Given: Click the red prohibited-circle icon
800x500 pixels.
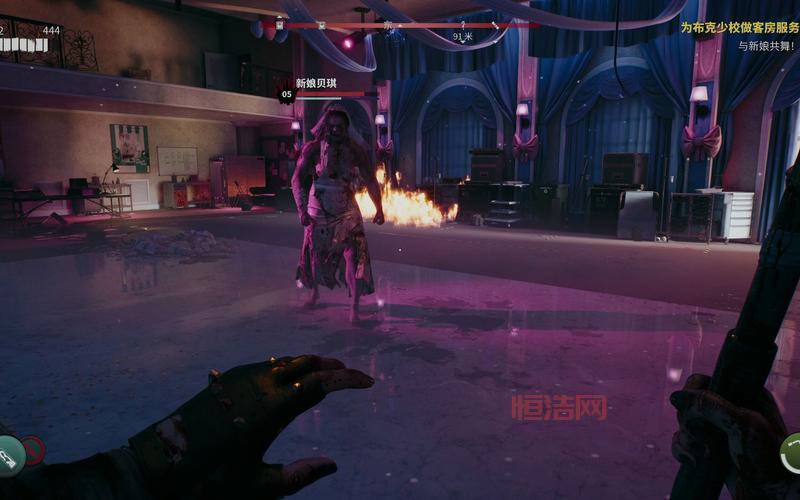Looking at the screenshot, I should pyautogui.click(x=34, y=451).
